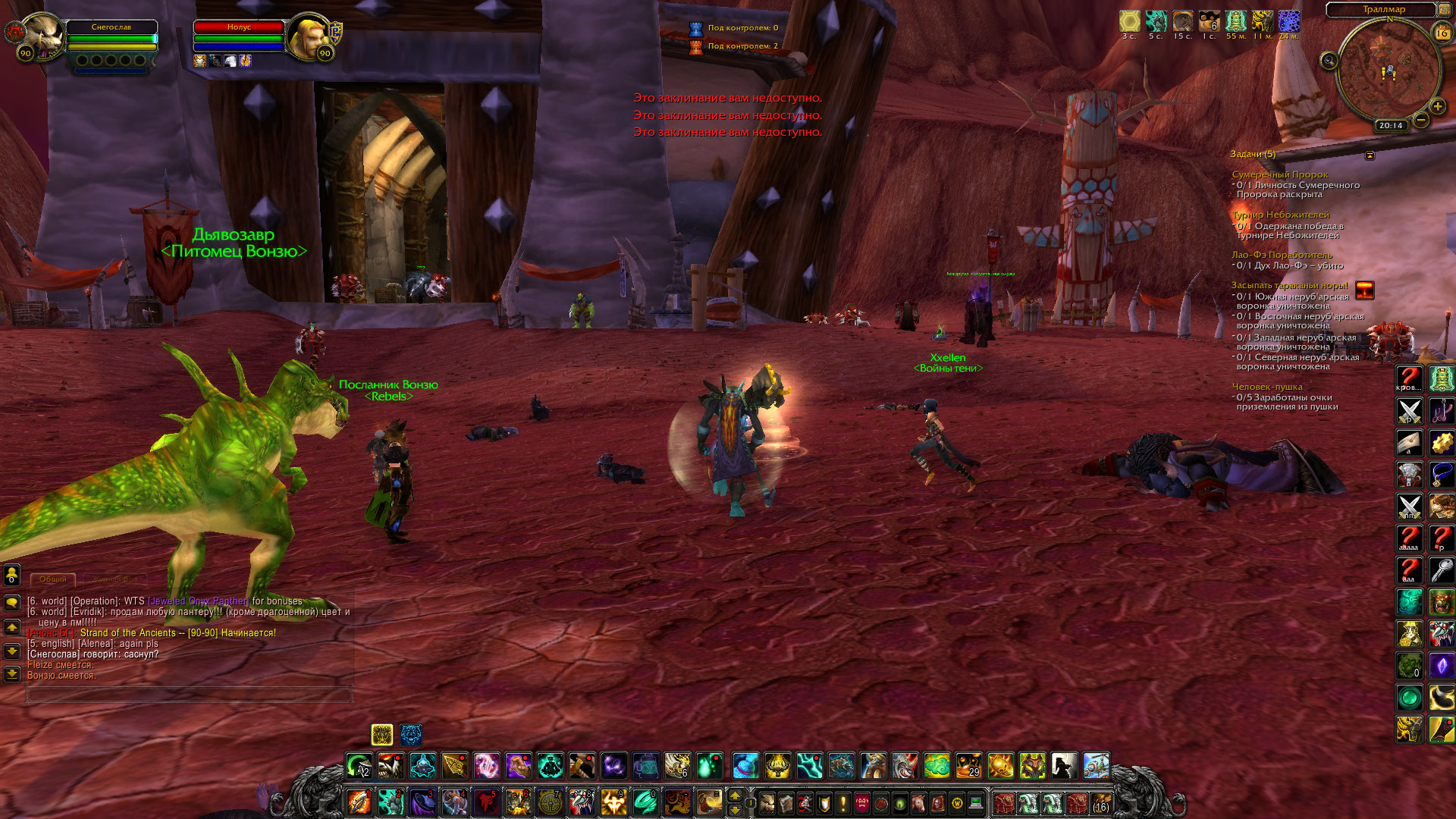Zoom in the minimap with plus
This screenshot has height=819, width=1456.
(x=1437, y=107)
